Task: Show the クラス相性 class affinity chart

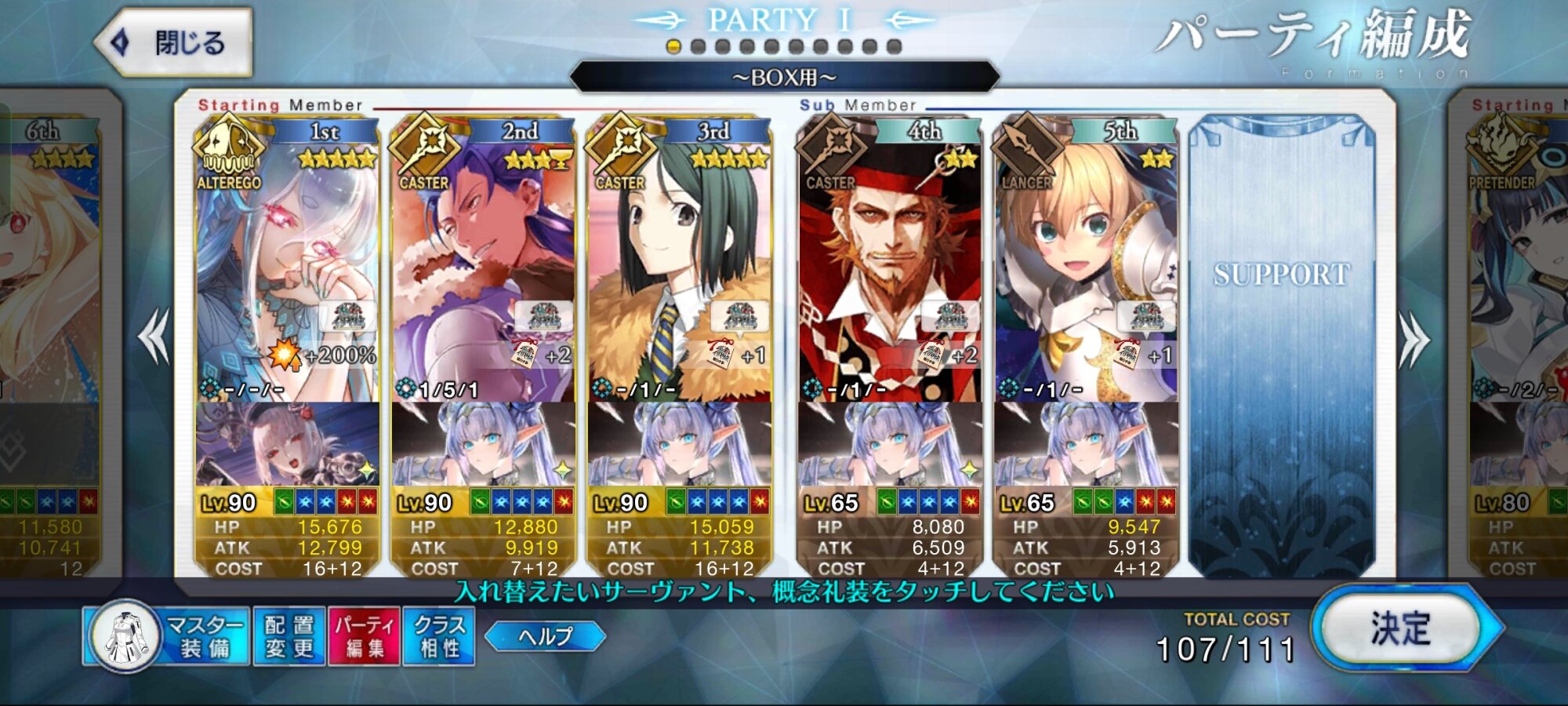Action: pos(439,636)
